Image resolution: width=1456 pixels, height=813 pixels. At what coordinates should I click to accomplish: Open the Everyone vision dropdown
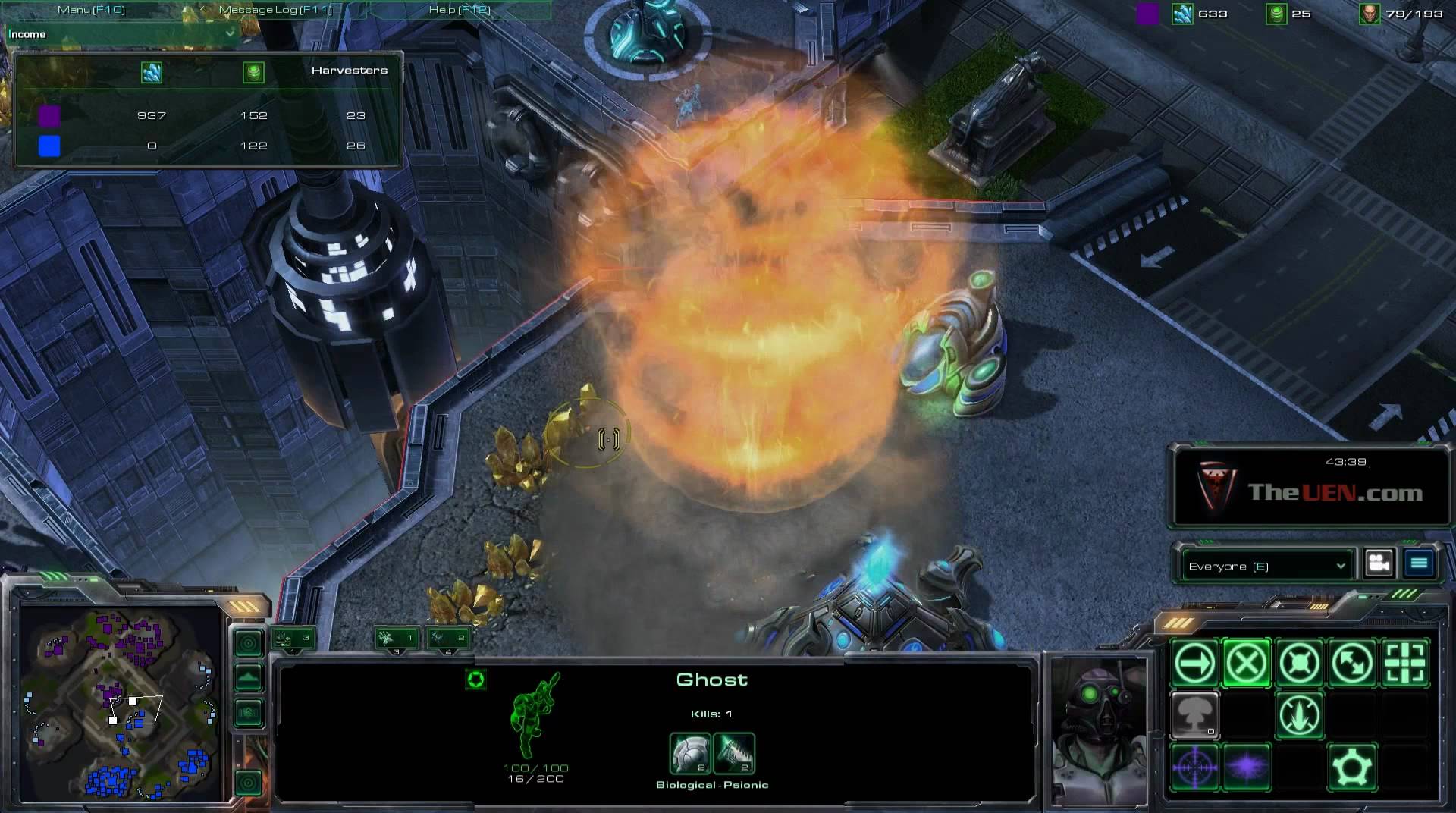(1266, 566)
